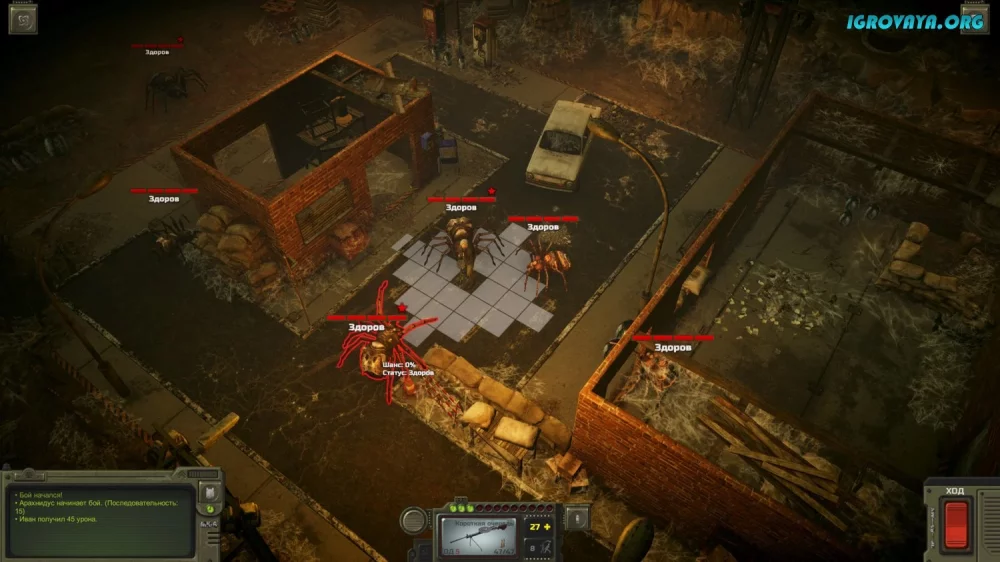
Task: Open the top-left corner menu icon
Action: 23,18
